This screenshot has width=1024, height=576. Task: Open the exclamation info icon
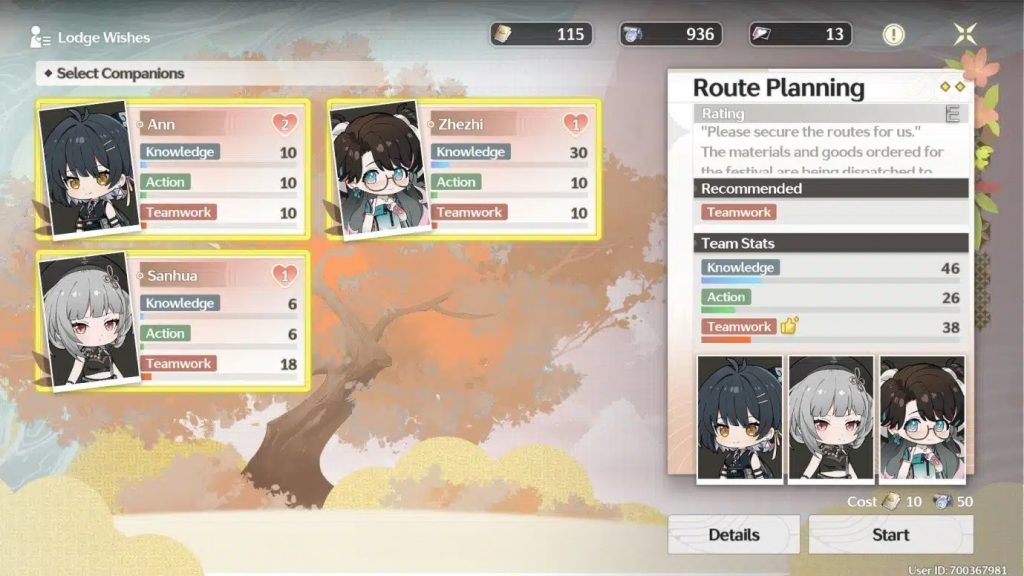893,35
